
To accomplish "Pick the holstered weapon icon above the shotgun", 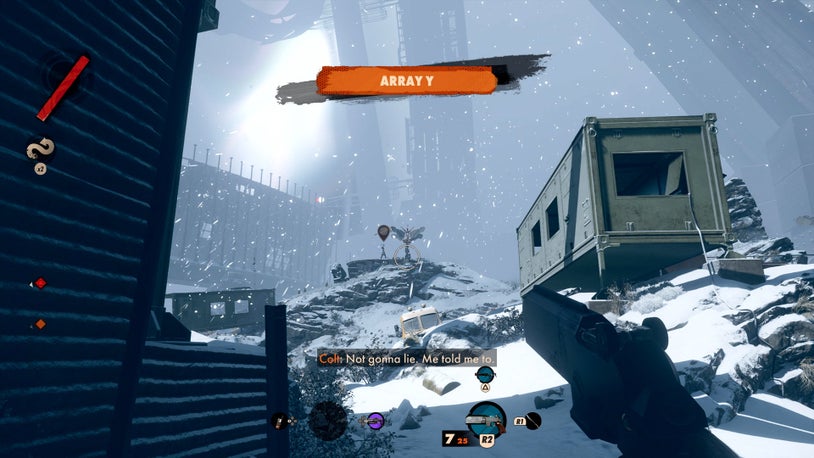I will [485, 374].
